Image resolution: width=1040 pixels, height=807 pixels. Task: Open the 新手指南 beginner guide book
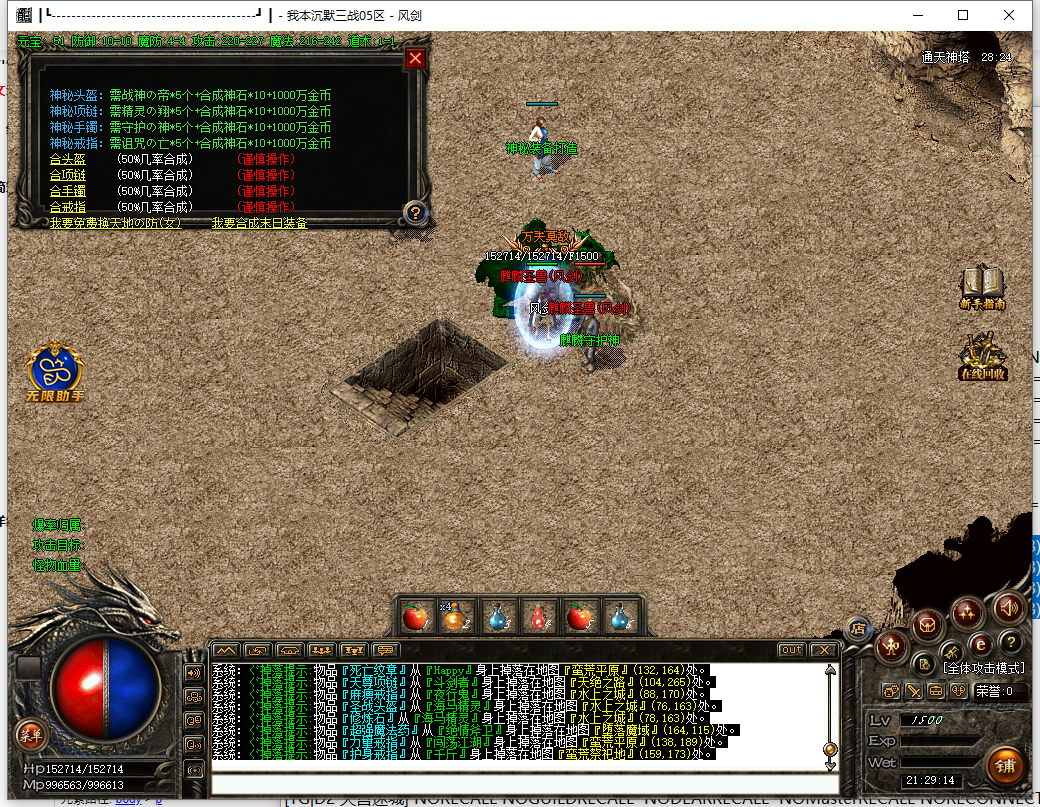[x=982, y=287]
